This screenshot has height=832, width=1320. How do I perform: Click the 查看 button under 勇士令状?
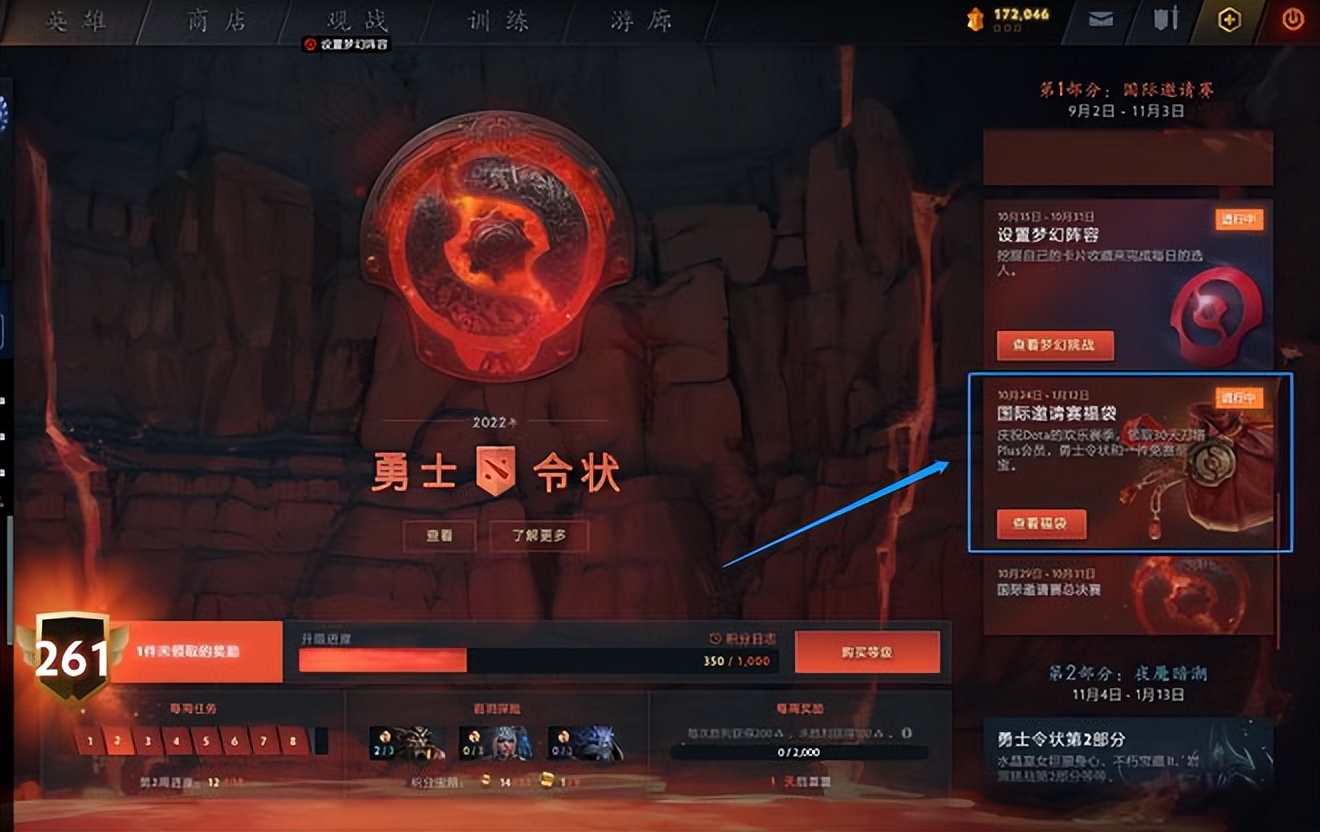pos(440,536)
